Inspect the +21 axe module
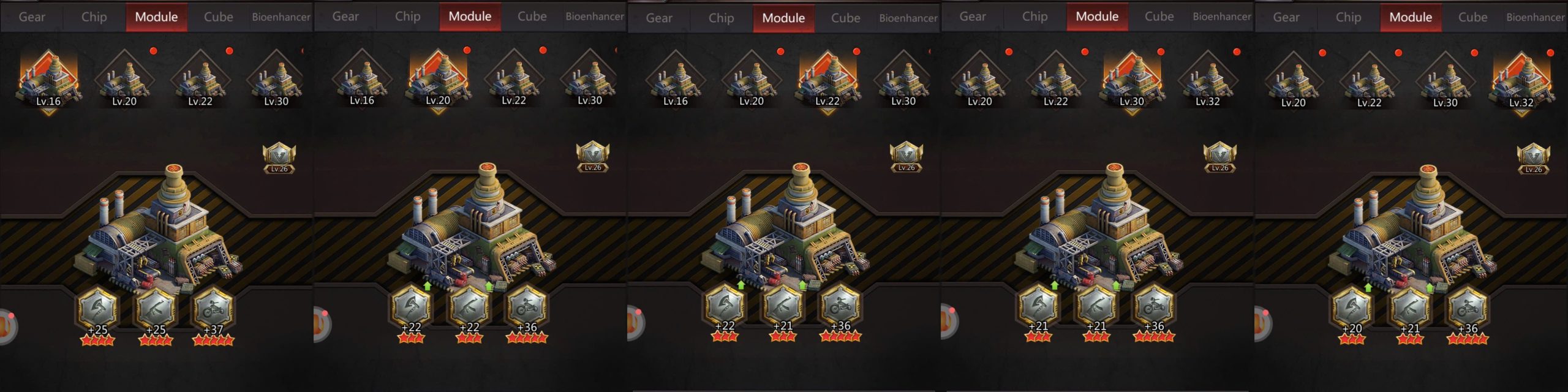1568x392 pixels. [1038, 305]
